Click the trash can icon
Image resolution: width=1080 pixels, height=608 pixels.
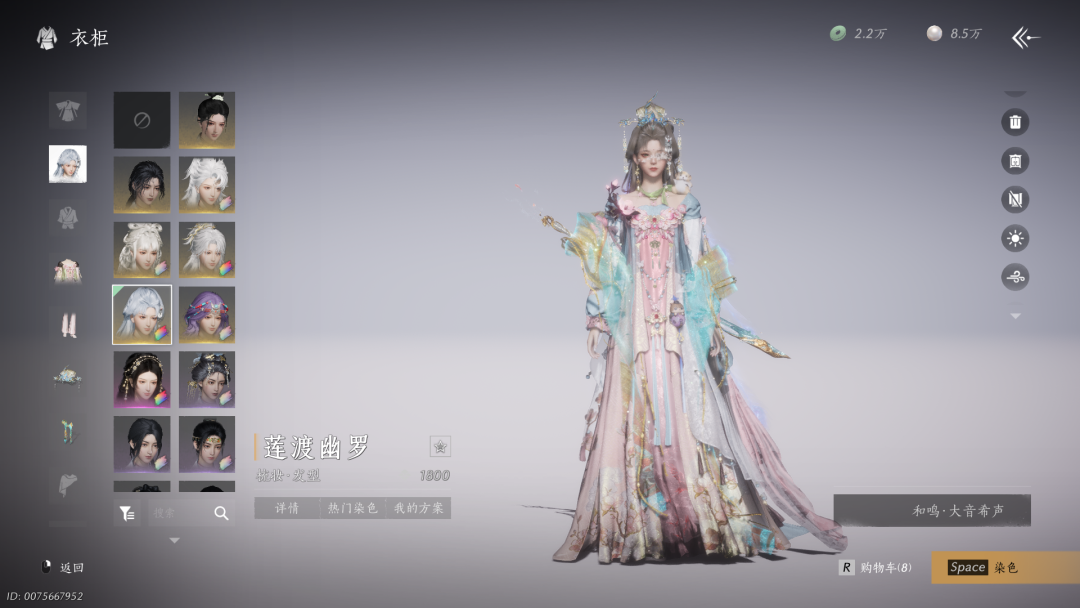point(1015,122)
